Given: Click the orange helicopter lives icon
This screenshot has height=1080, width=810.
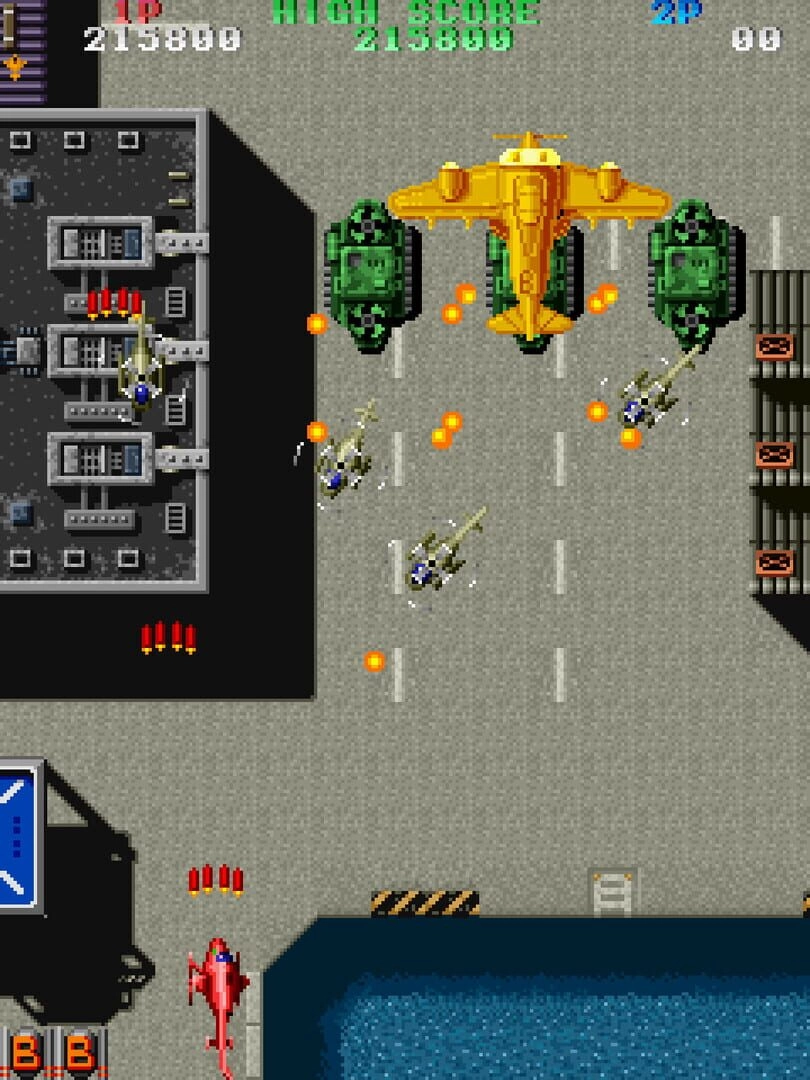Looking at the screenshot, I should 14,67.
